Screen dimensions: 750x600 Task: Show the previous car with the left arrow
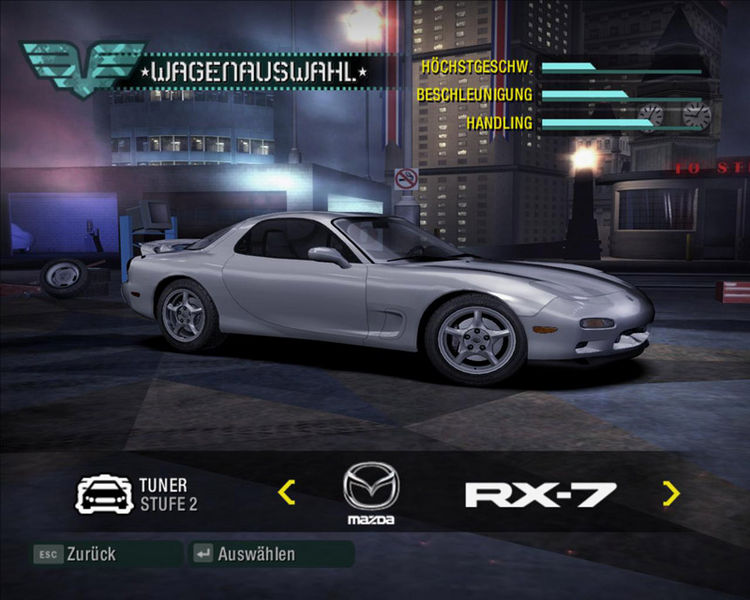tap(287, 492)
